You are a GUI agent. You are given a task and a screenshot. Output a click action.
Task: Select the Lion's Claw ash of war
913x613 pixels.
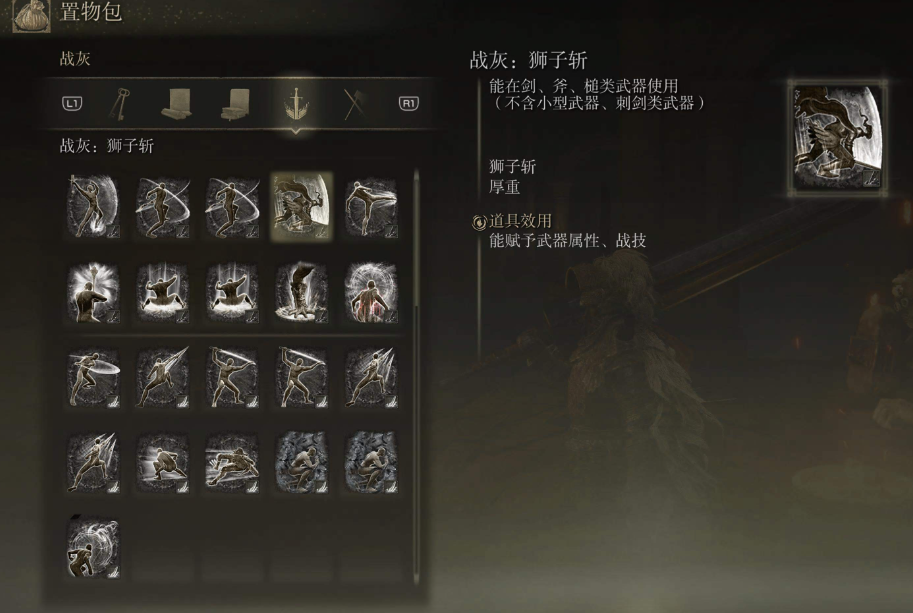pyautogui.click(x=301, y=205)
